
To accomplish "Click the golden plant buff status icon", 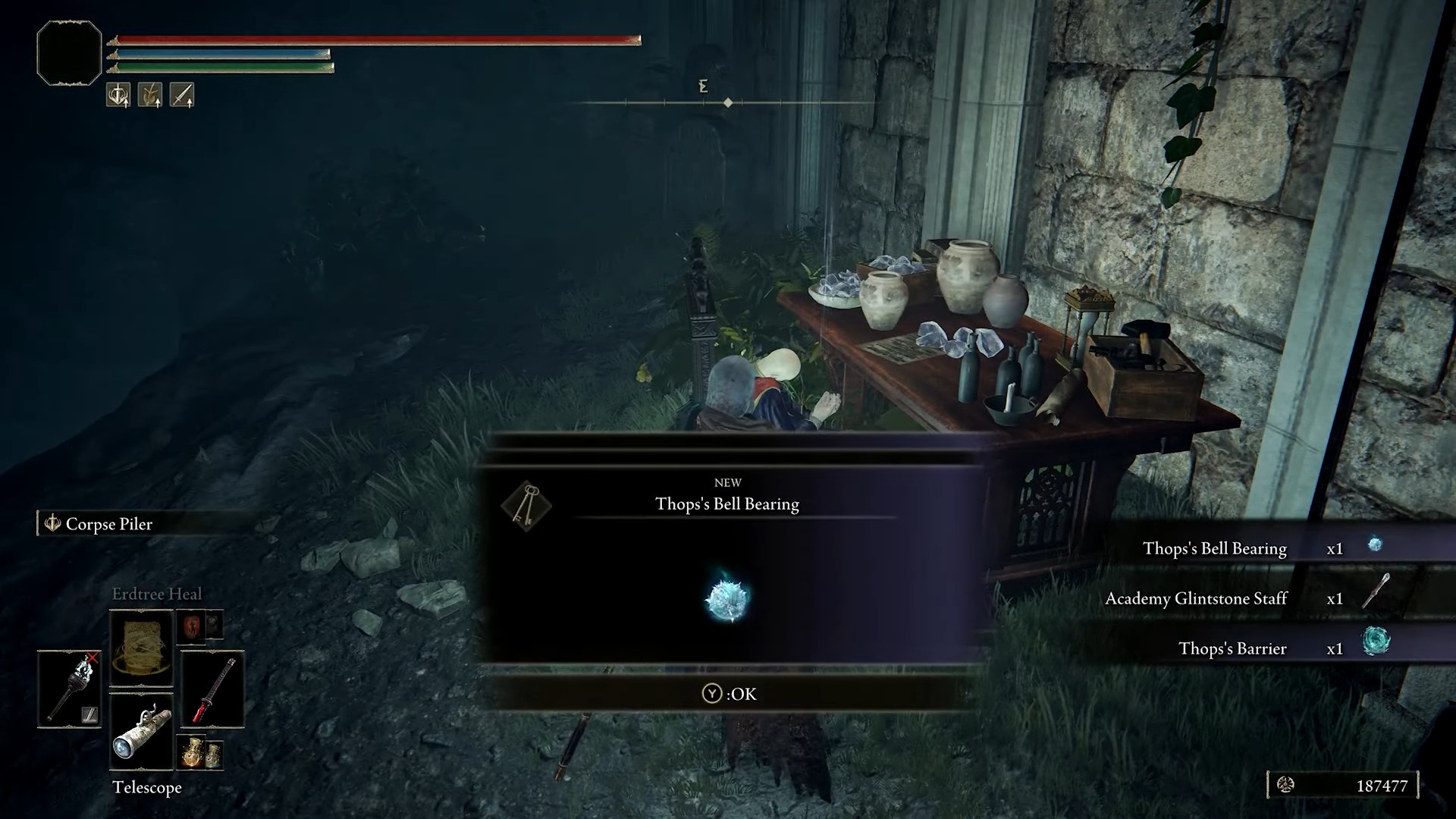I will 150,95.
